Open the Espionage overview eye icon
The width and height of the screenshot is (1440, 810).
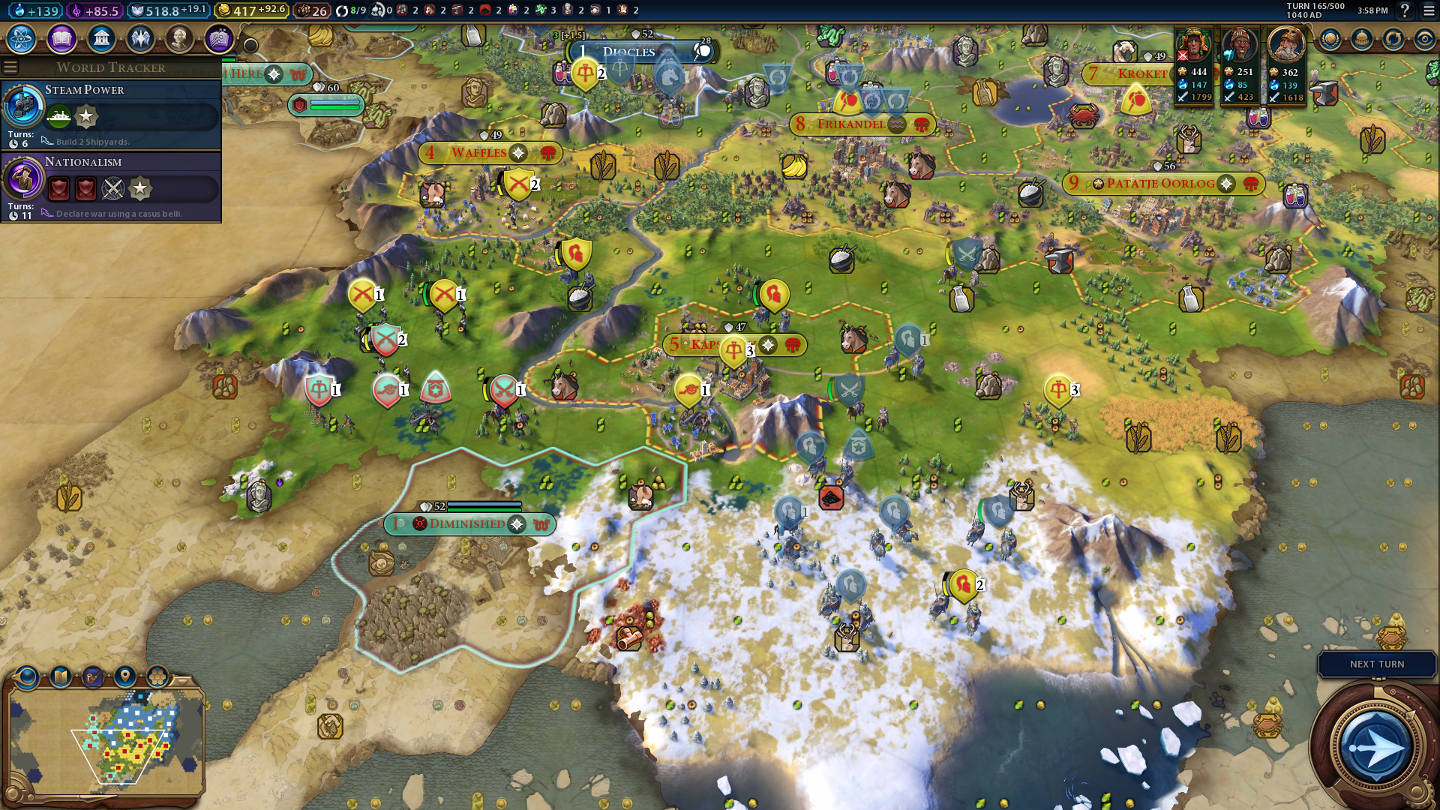pos(1425,39)
